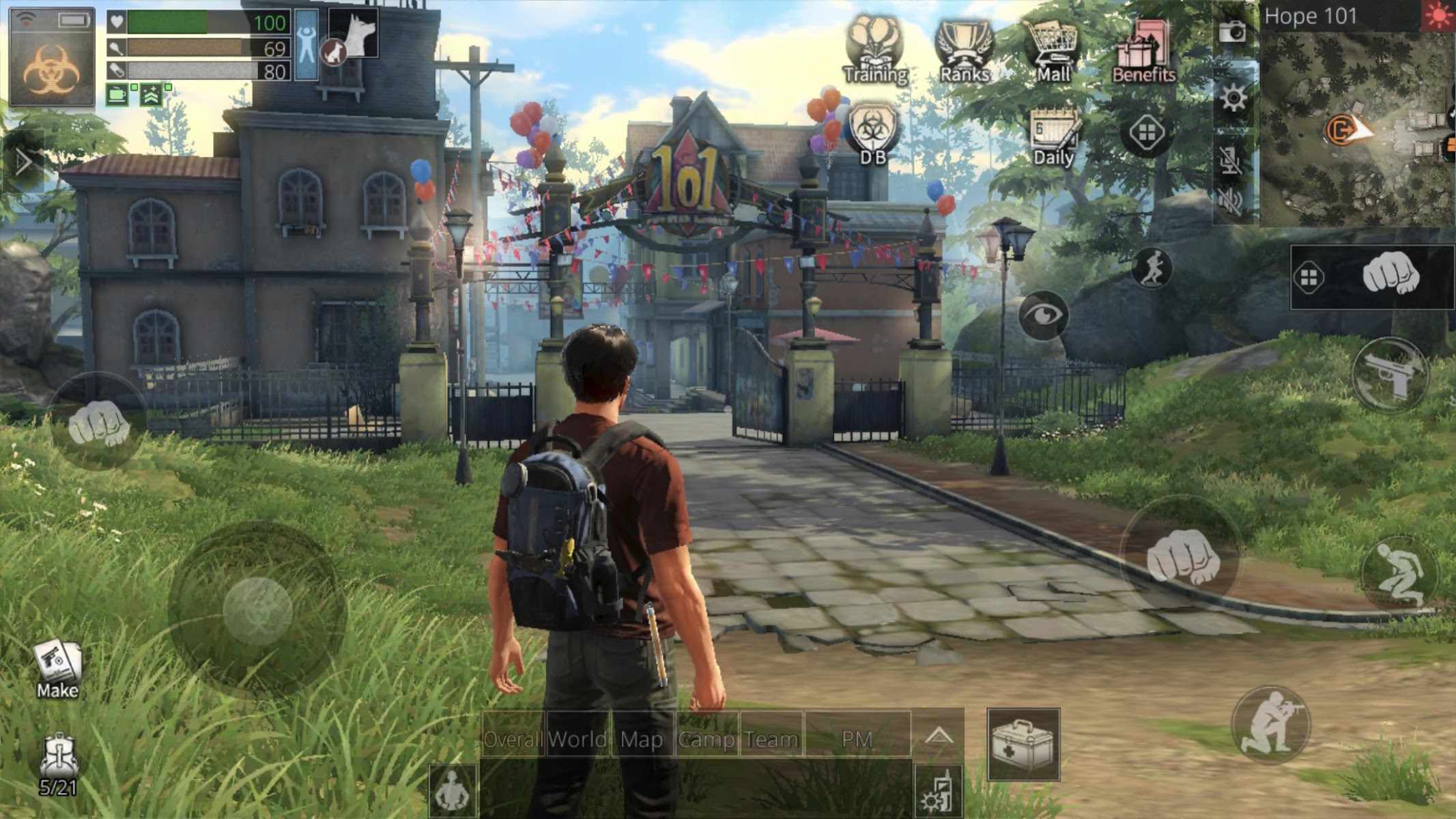Open the settings gear

[x=1233, y=100]
